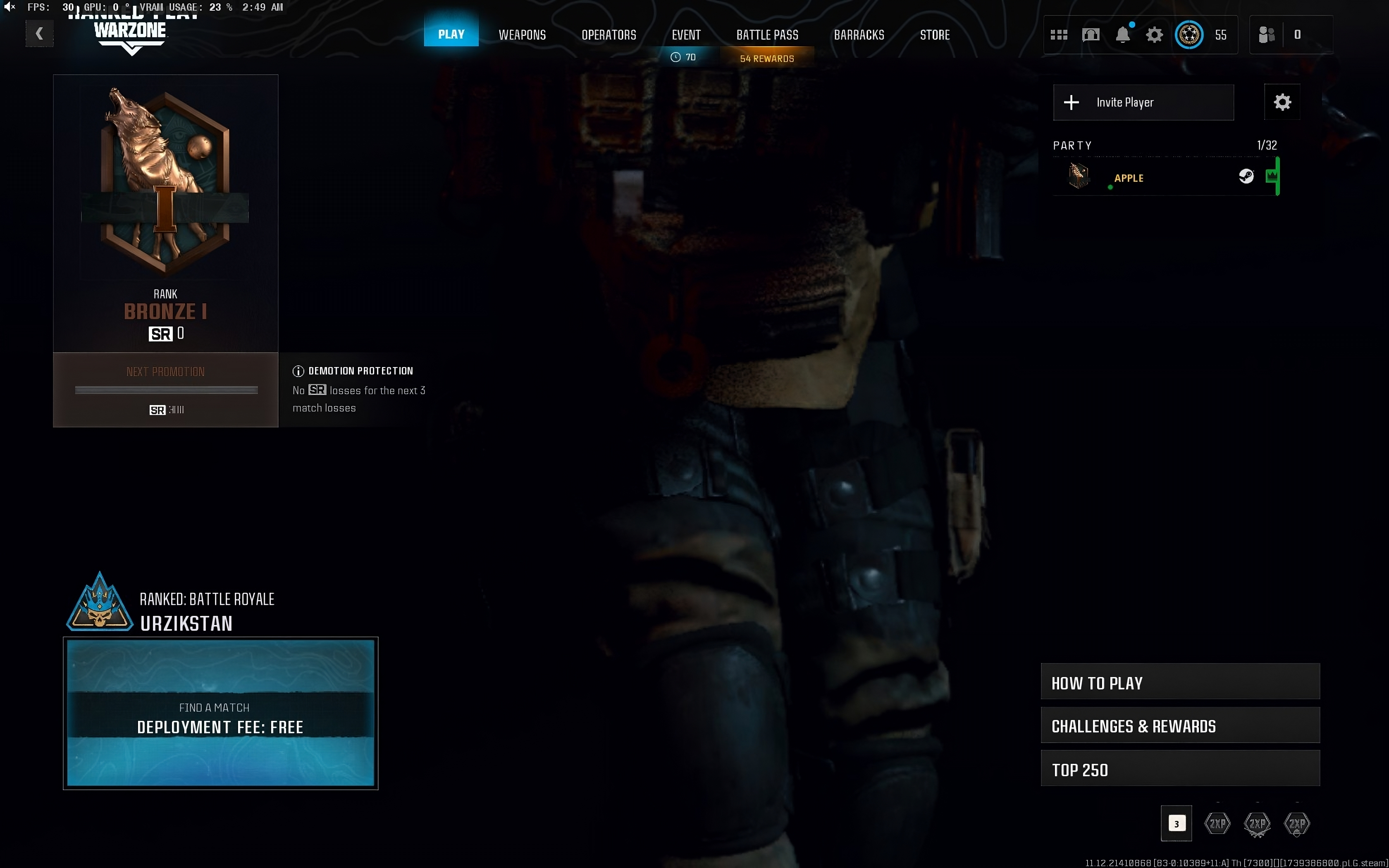Go back using the left chevron
Image resolution: width=1389 pixels, height=868 pixels.
click(x=39, y=33)
